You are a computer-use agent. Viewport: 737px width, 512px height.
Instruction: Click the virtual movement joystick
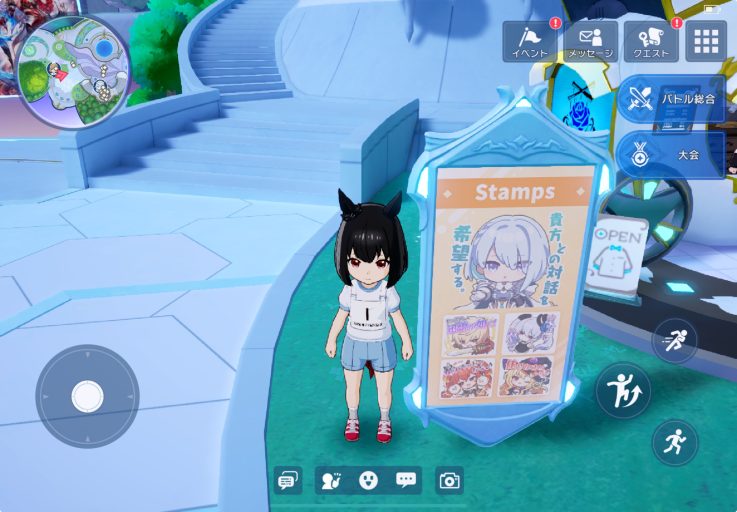87,397
